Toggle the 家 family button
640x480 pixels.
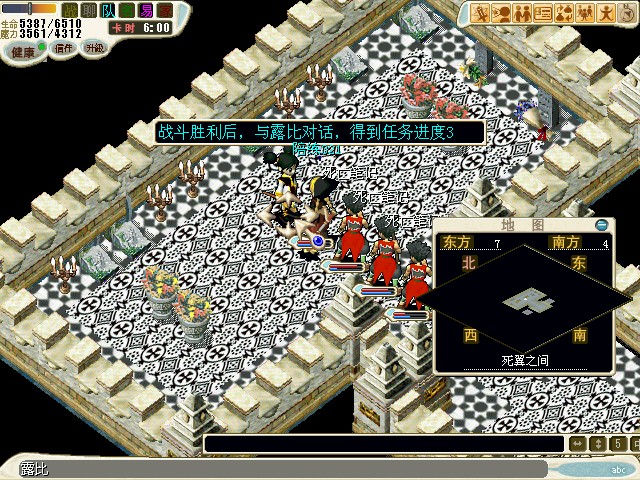[165, 10]
